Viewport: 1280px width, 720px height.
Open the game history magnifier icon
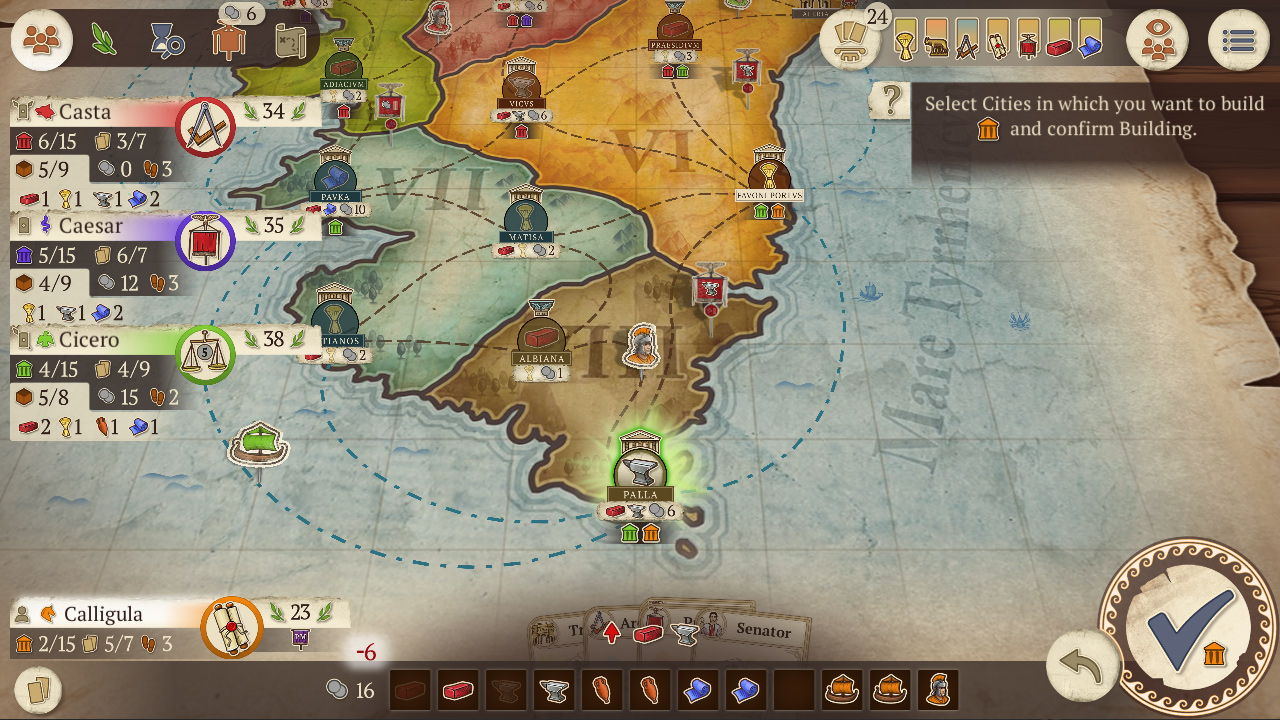(166, 40)
